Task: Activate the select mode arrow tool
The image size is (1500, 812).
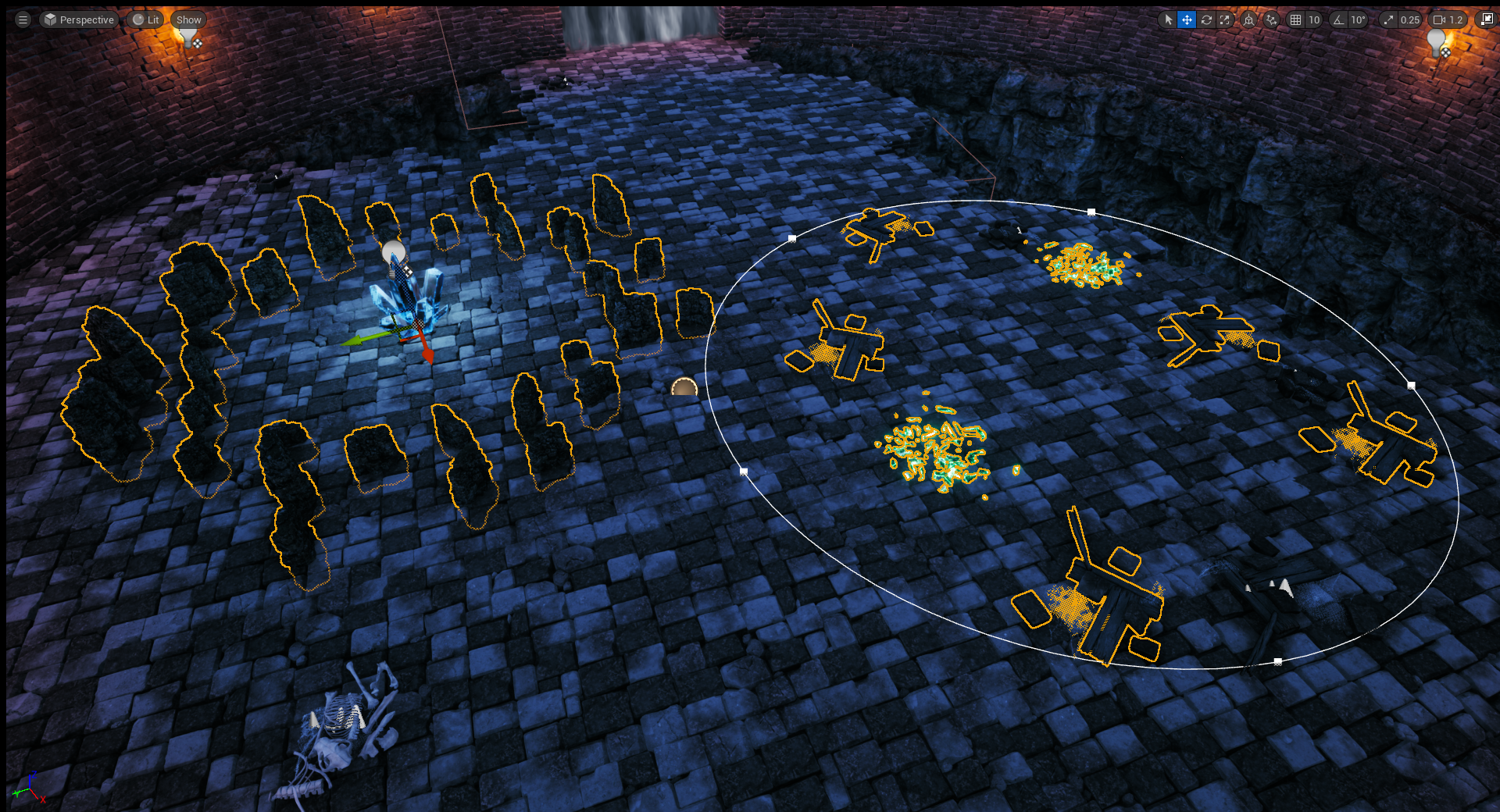Action: coord(1168,20)
